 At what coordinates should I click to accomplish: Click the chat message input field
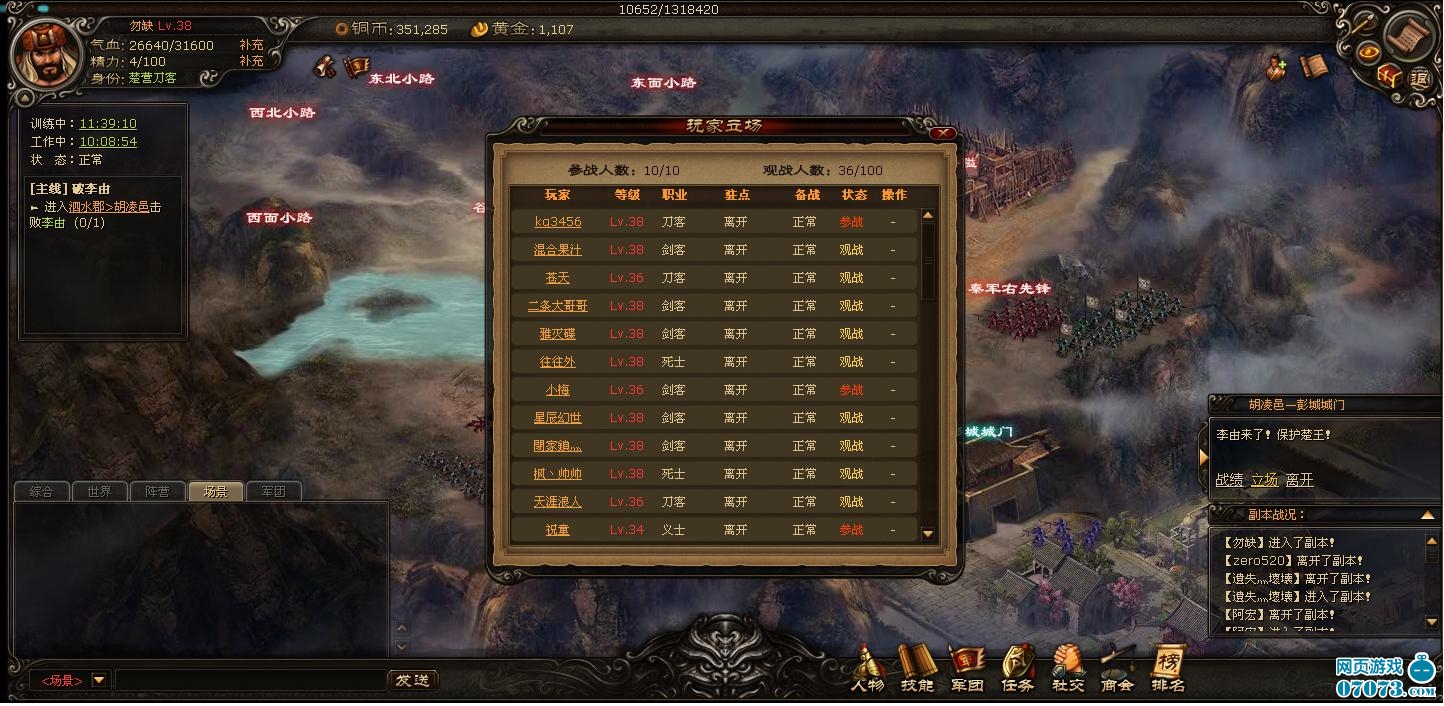coord(249,680)
